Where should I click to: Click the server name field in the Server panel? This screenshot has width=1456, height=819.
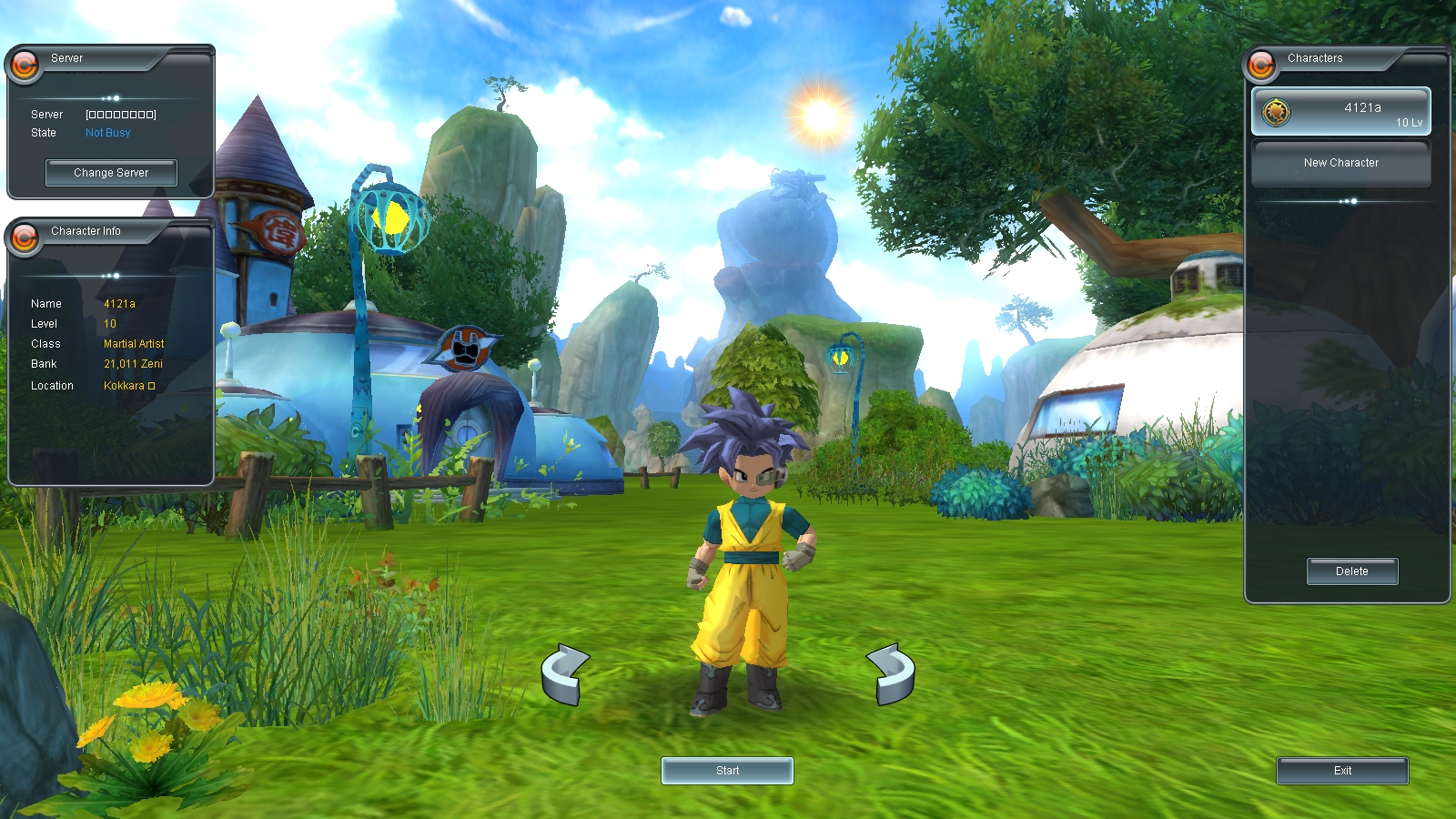[120, 114]
